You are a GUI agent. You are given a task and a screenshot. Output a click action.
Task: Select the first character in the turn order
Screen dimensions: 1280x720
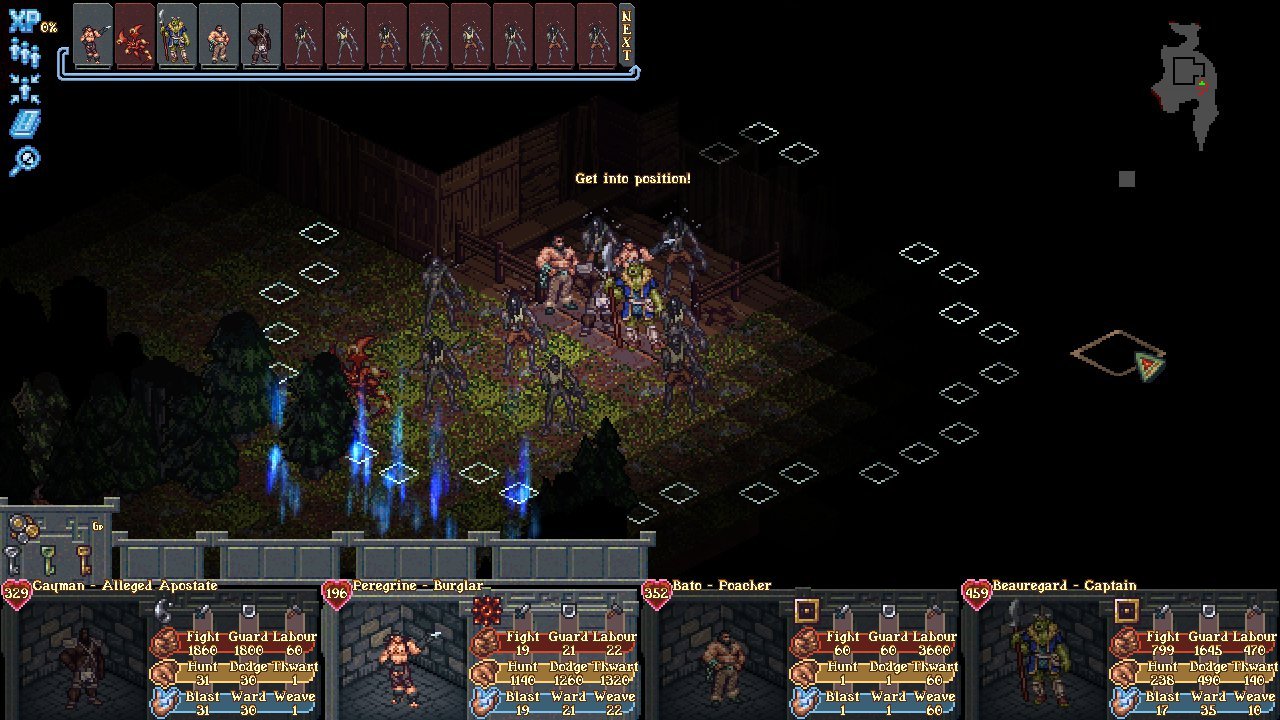pyautogui.click(x=93, y=34)
